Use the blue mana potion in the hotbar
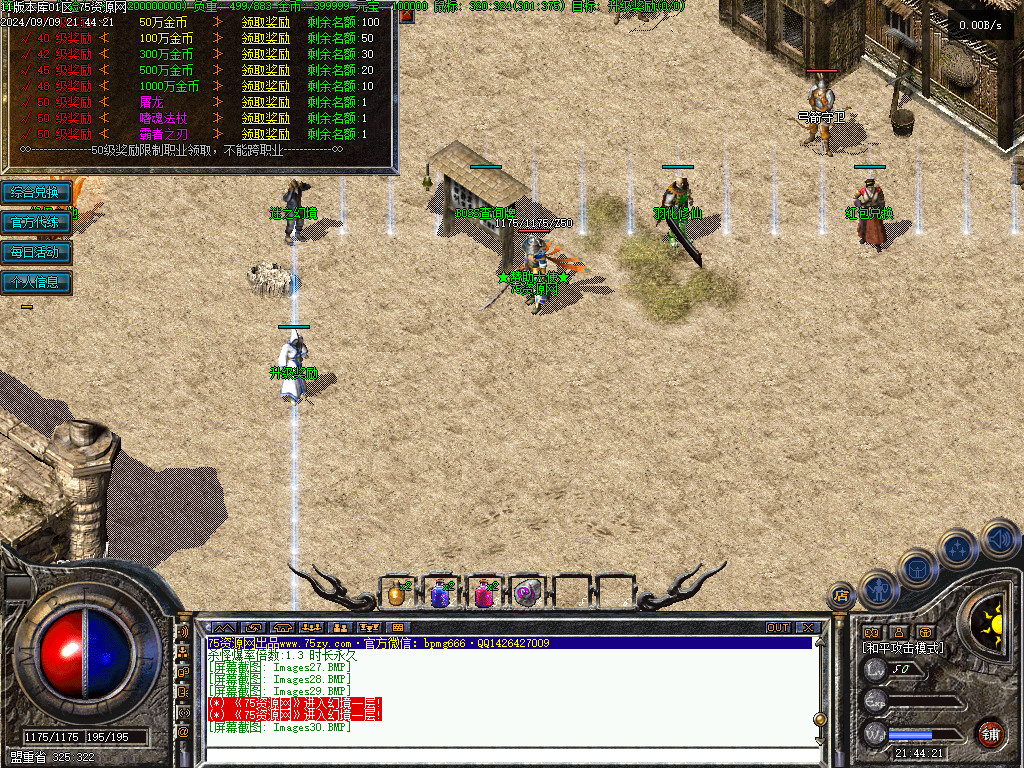This screenshot has height=768, width=1024. pos(440,594)
